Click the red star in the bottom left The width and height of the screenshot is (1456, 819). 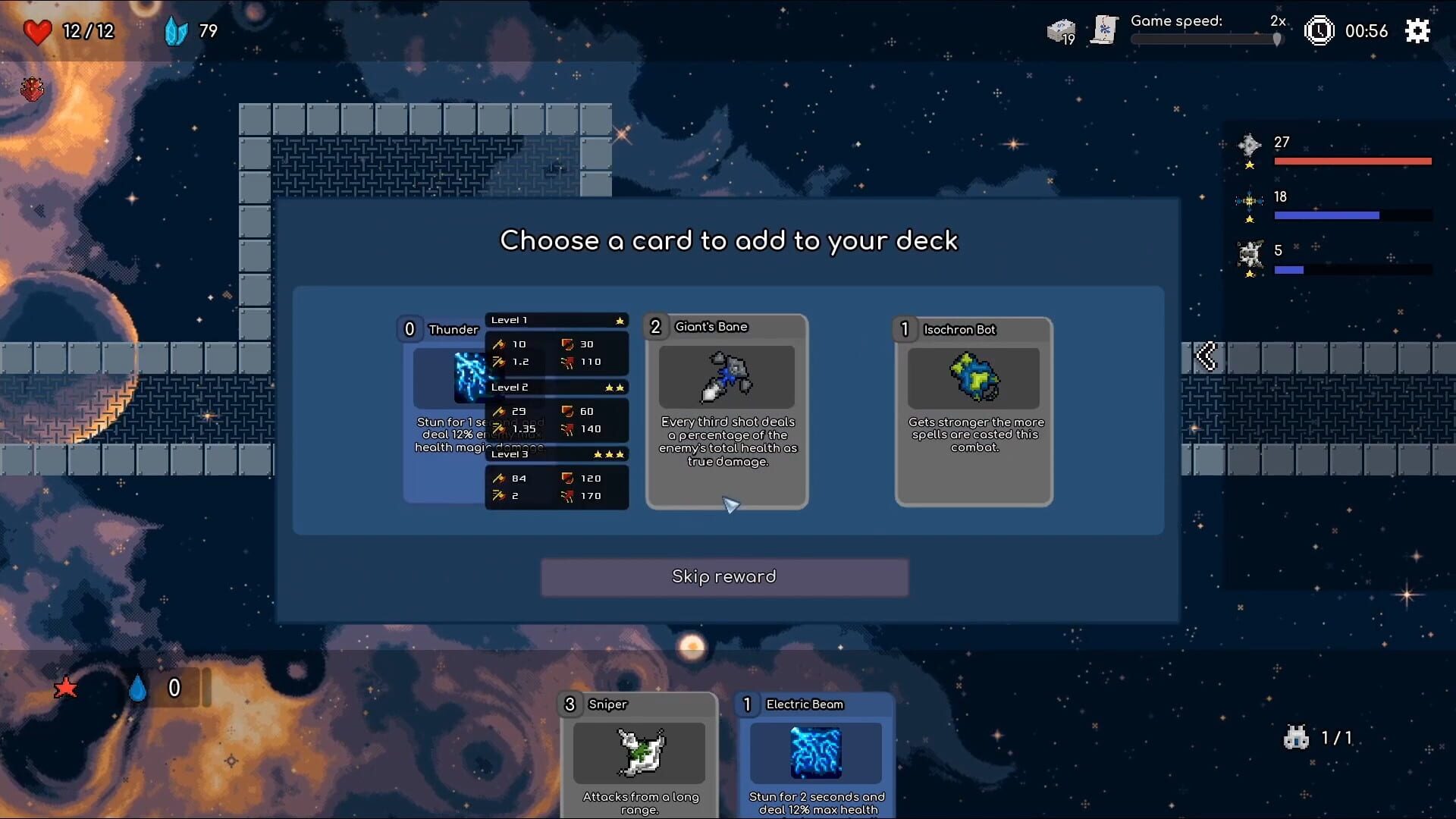(67, 689)
